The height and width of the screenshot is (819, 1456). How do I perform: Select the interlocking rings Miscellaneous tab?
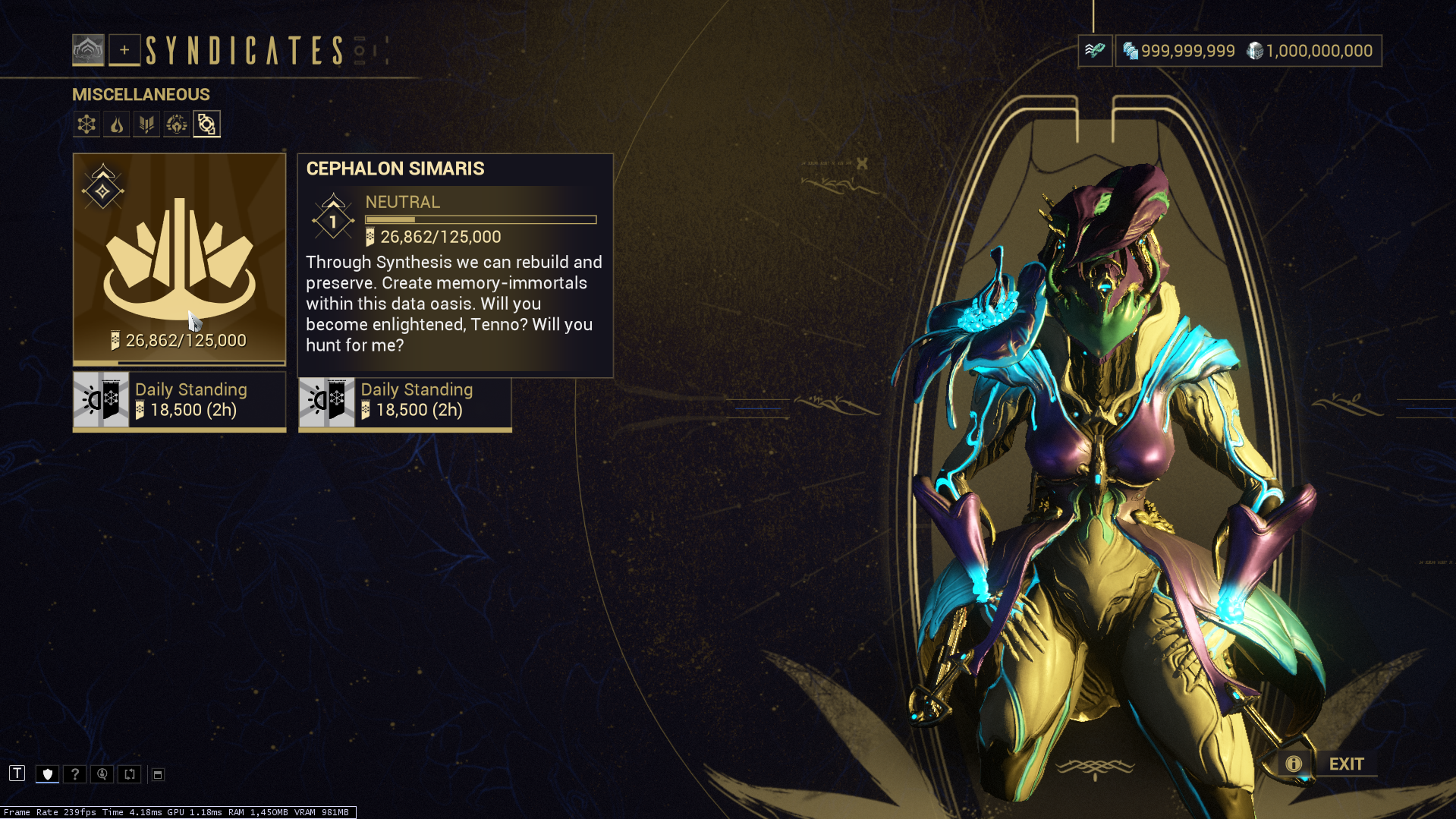point(206,124)
